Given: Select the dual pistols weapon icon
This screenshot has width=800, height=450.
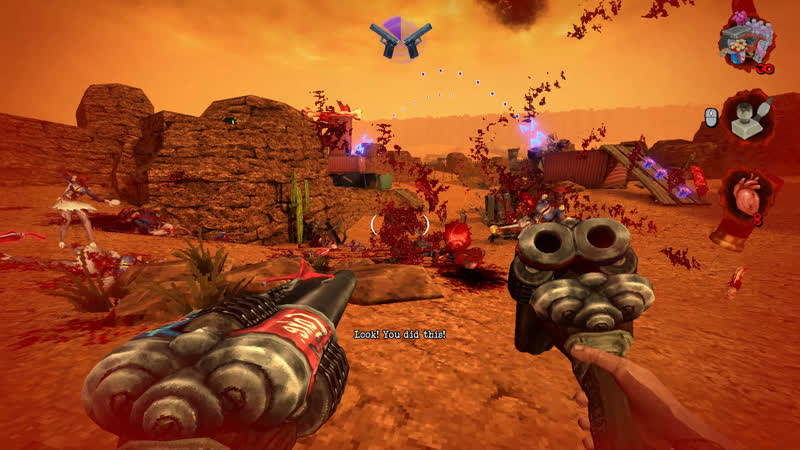Looking at the screenshot, I should 401,39.
